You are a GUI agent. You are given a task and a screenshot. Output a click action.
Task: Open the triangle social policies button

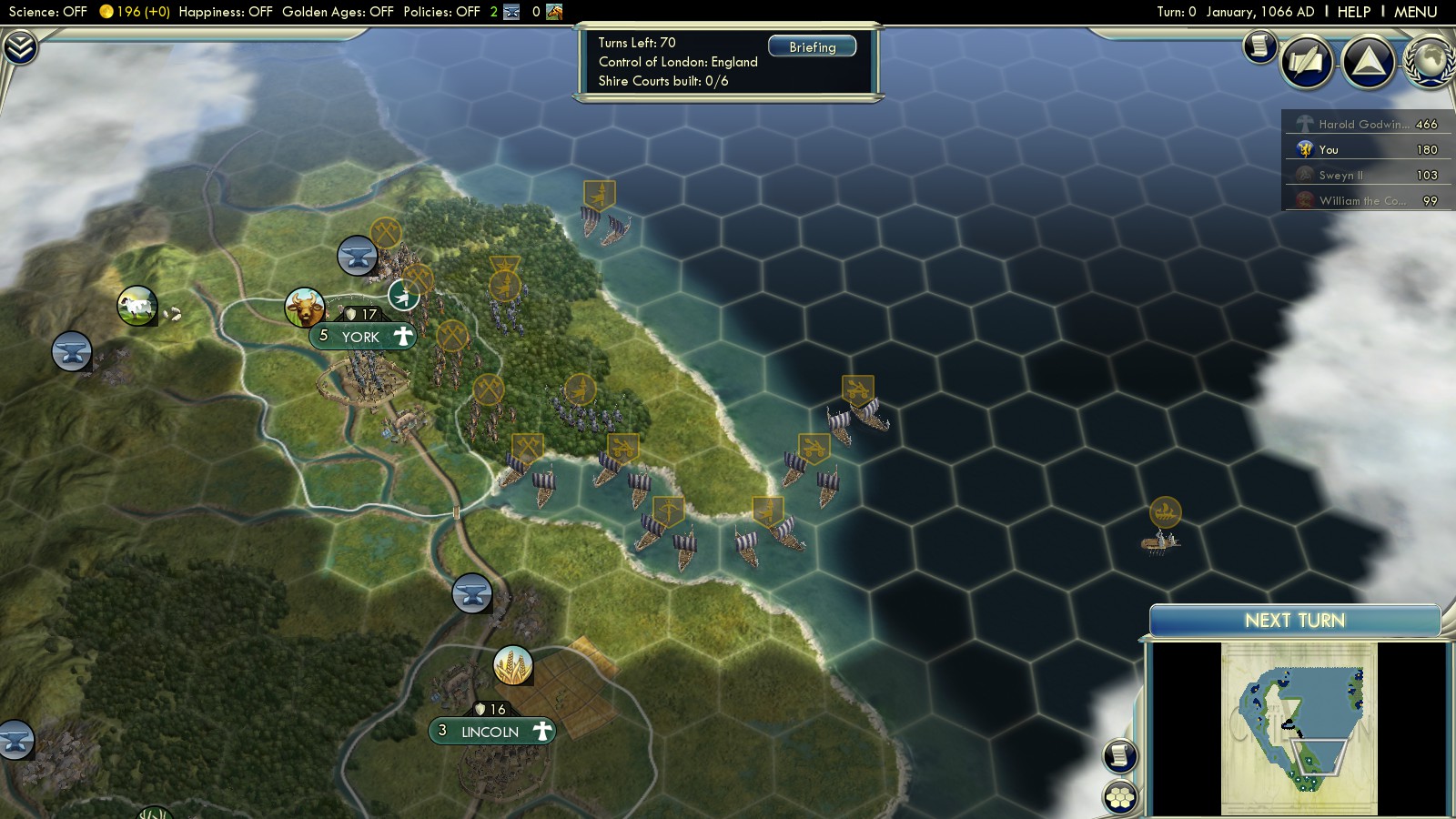pyautogui.click(x=1368, y=62)
